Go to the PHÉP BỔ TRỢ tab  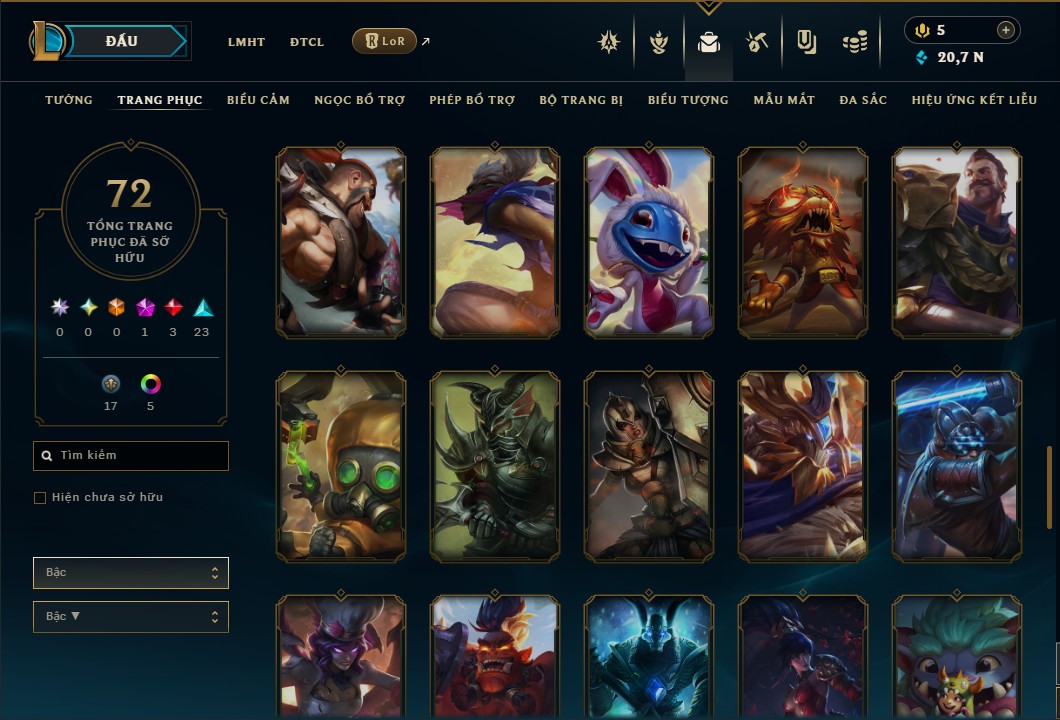pyautogui.click(x=472, y=100)
